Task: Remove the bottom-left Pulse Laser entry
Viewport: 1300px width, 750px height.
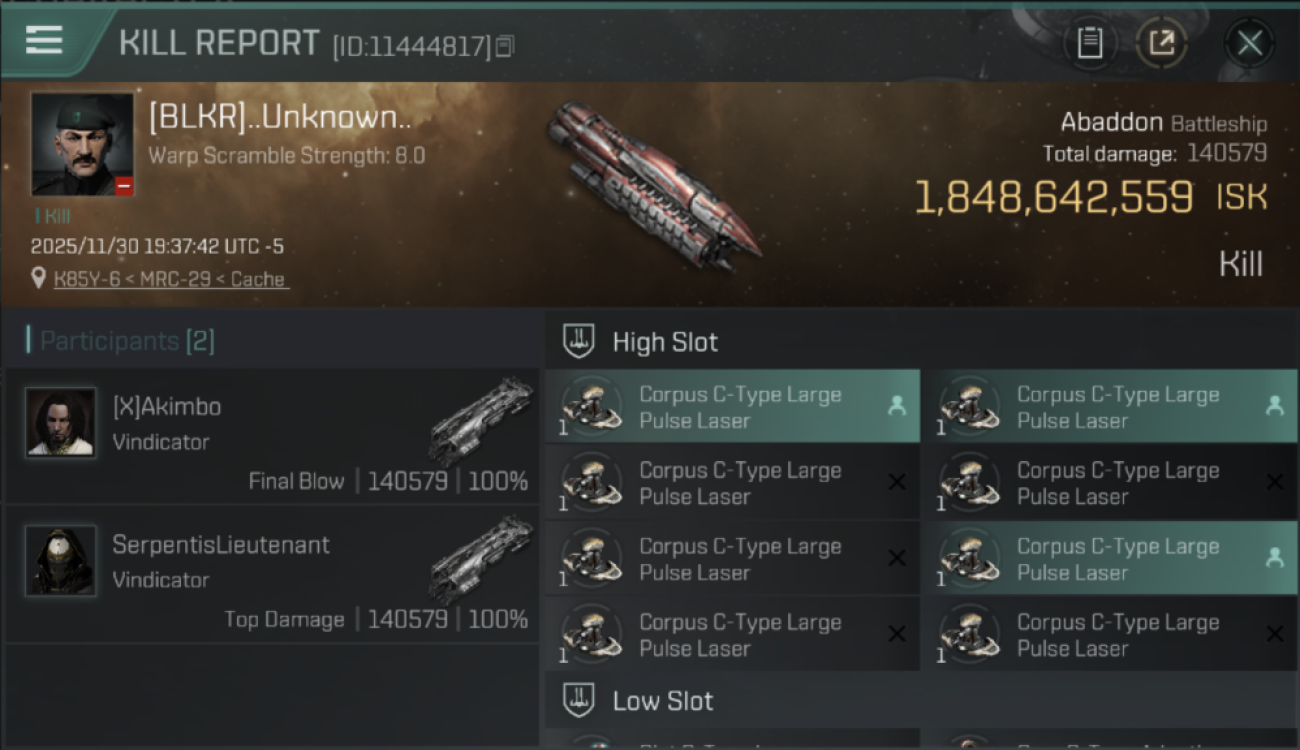Action: [897, 634]
